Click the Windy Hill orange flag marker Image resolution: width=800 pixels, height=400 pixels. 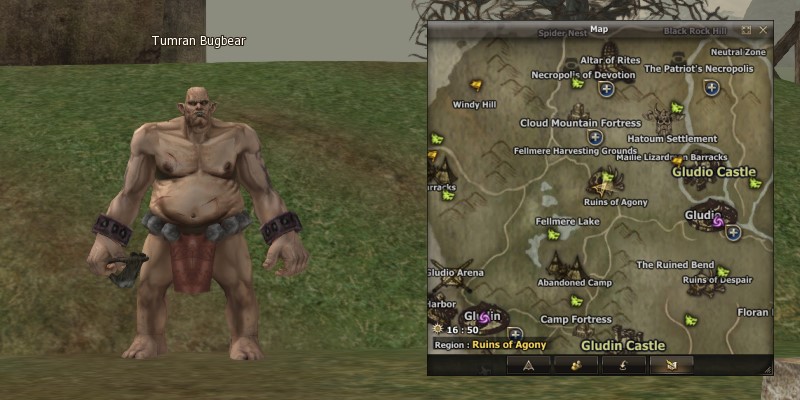[475, 85]
